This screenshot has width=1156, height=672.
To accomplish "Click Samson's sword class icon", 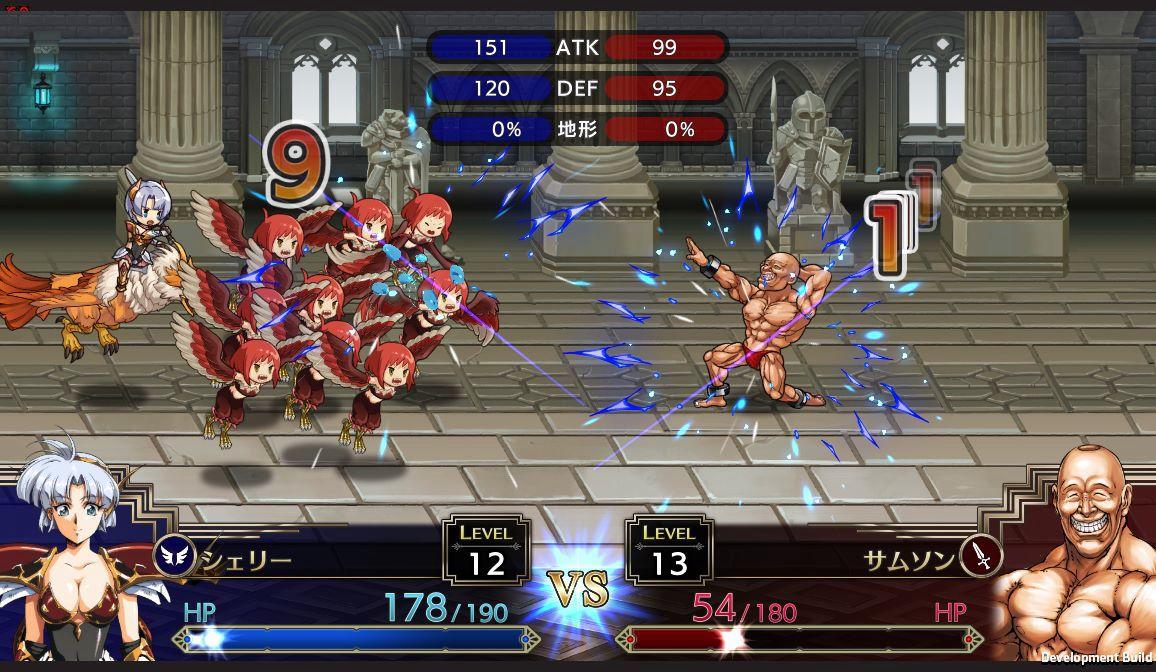I will [x=980, y=557].
